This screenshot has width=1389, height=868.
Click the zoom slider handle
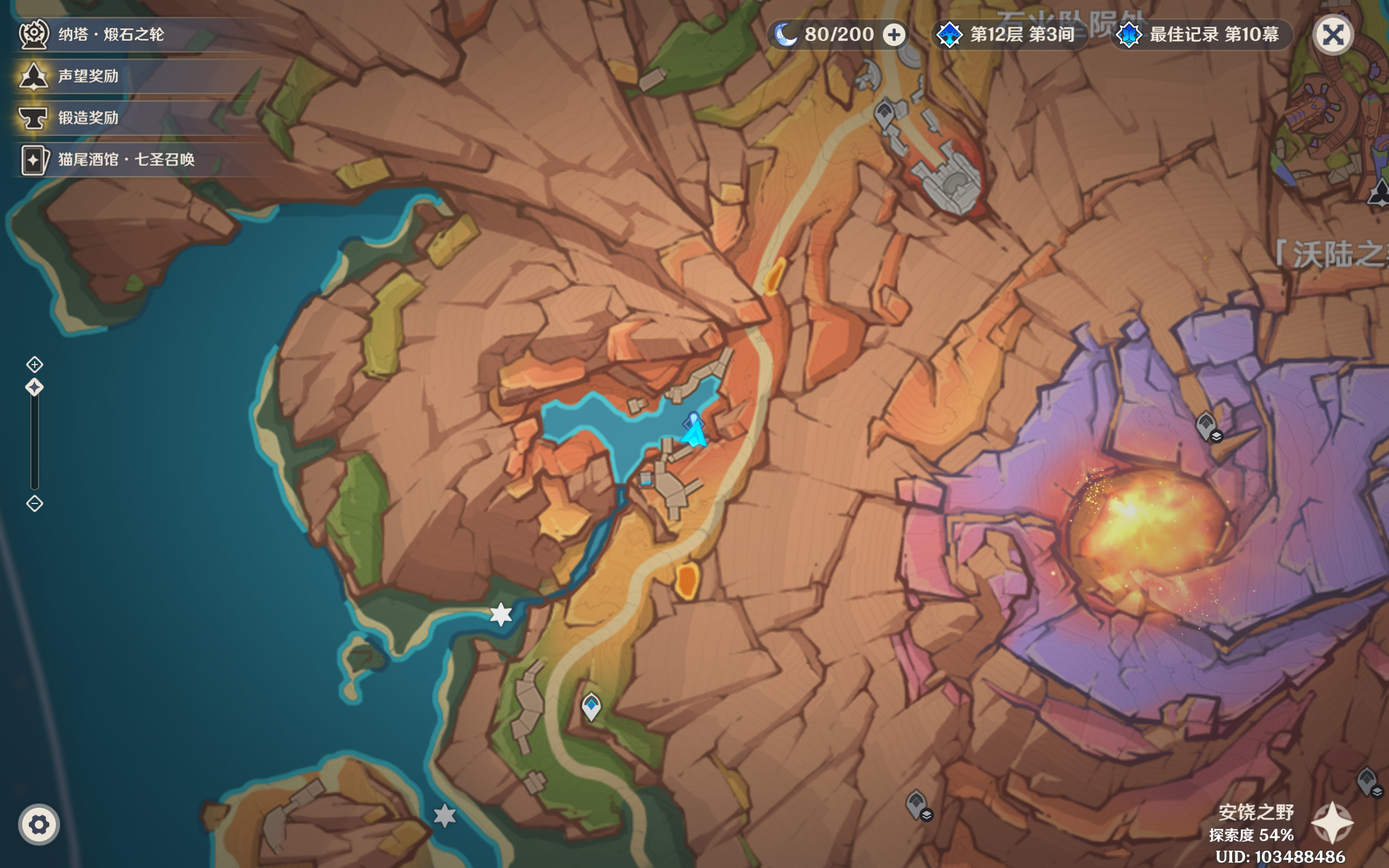[x=34, y=387]
